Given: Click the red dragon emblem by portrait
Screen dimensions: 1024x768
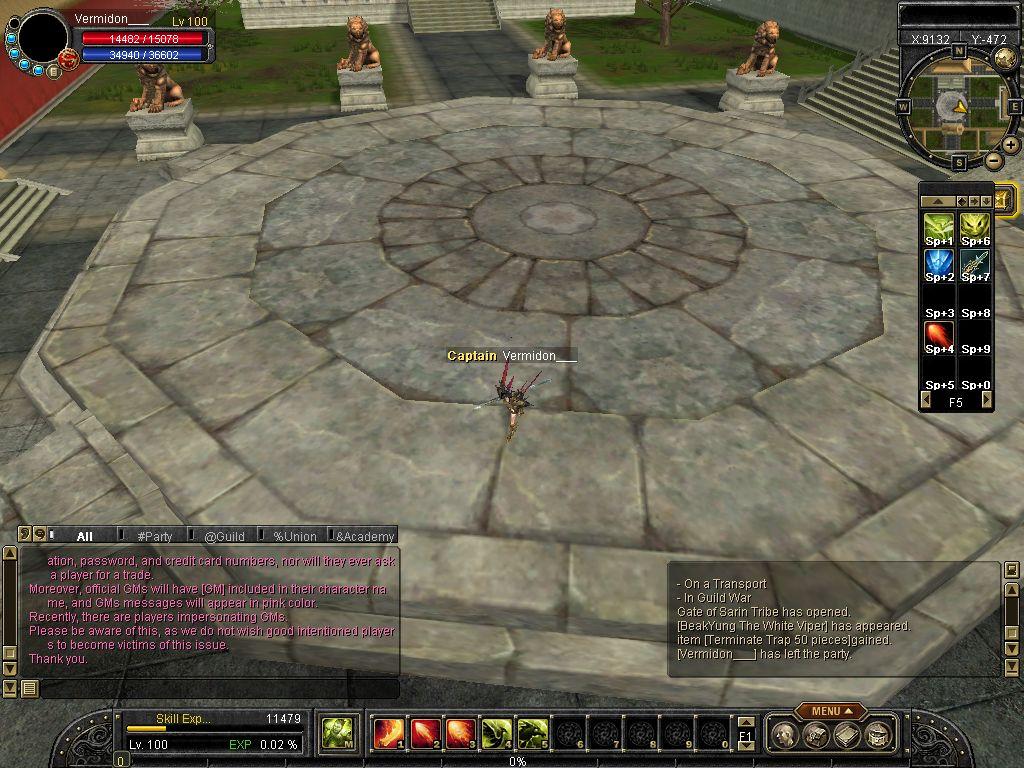Looking at the screenshot, I should click(68, 60).
